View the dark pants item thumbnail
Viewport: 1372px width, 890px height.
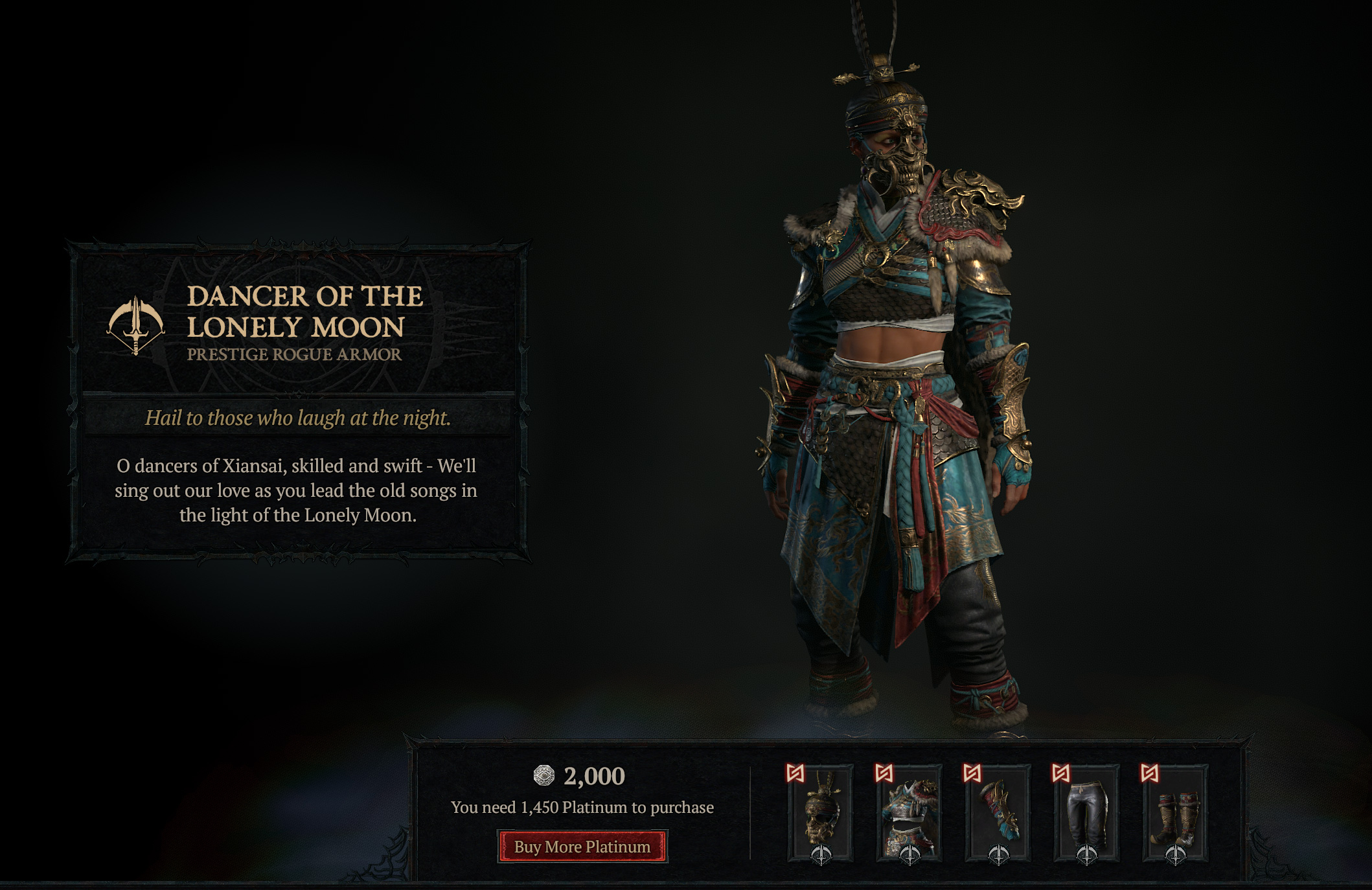[x=1086, y=814]
